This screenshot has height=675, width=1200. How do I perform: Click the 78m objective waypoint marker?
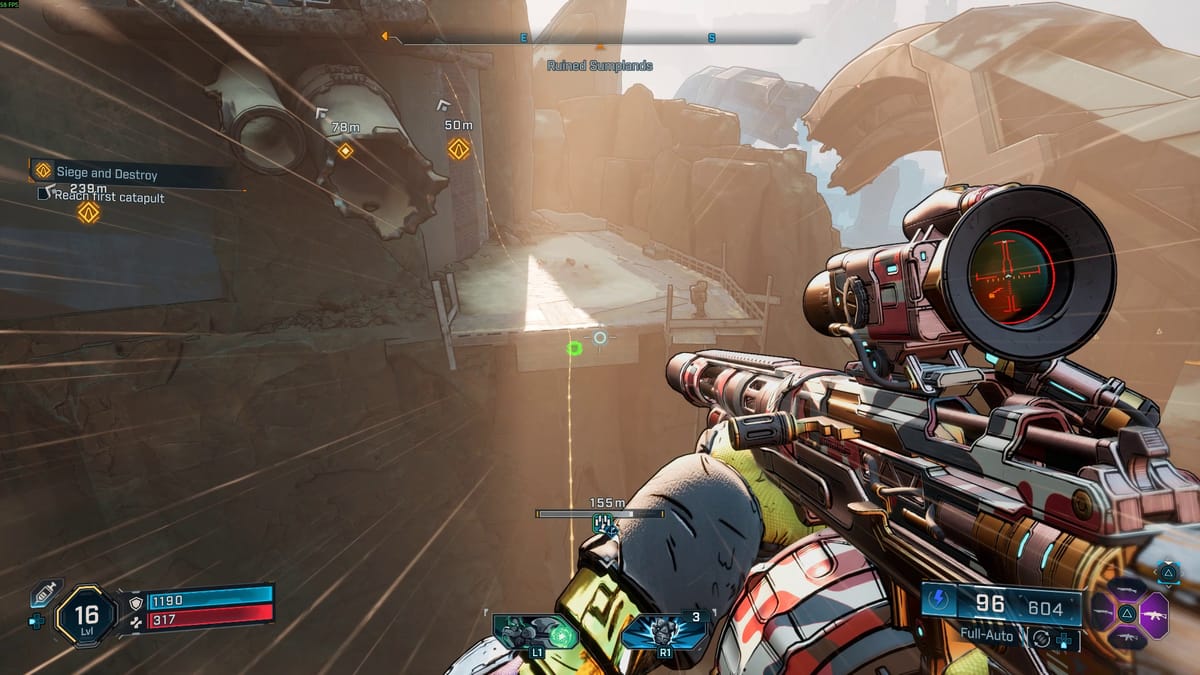coord(345,151)
